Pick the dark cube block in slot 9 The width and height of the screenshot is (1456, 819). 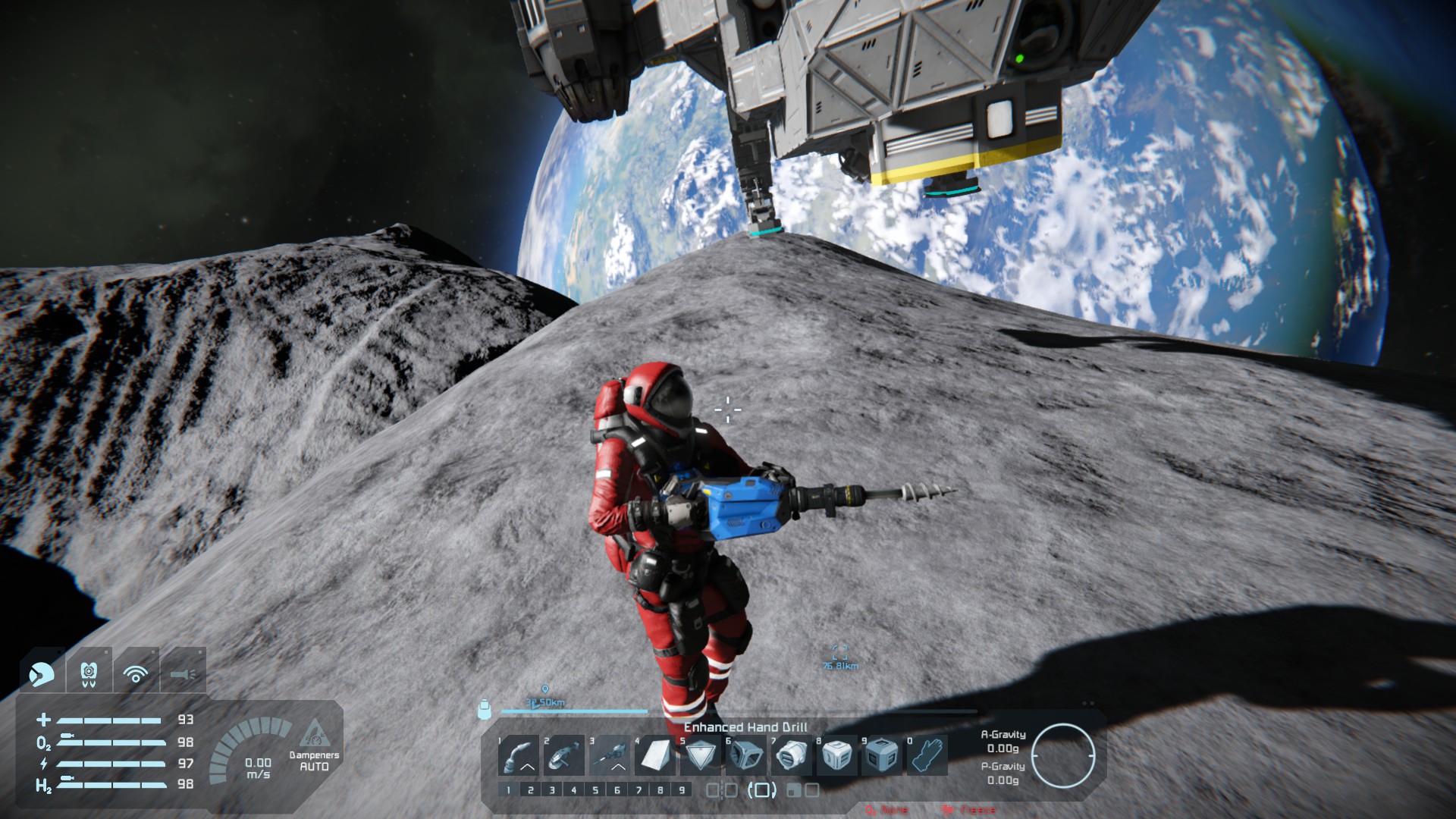click(882, 755)
